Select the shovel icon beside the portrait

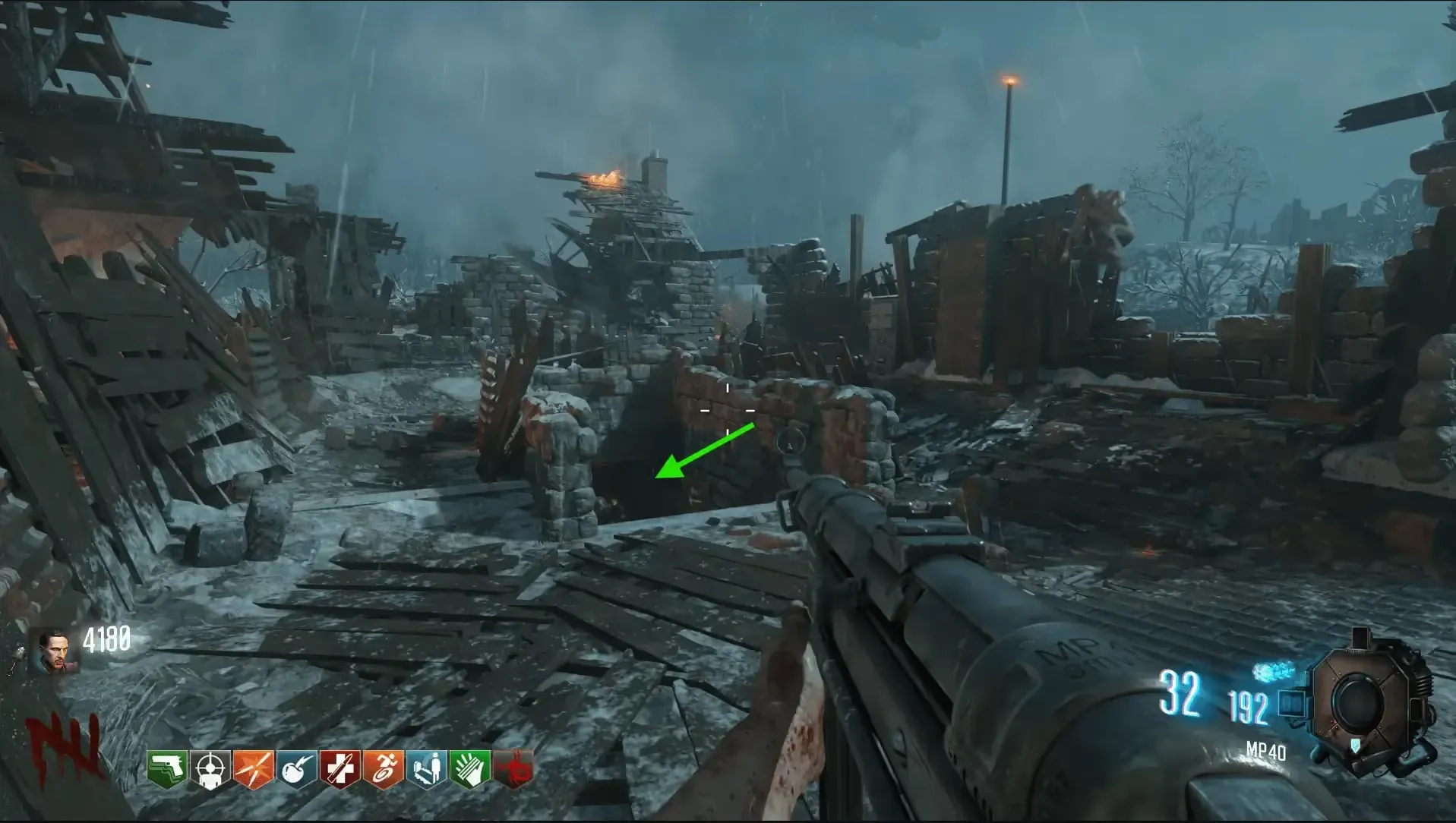click(x=17, y=659)
